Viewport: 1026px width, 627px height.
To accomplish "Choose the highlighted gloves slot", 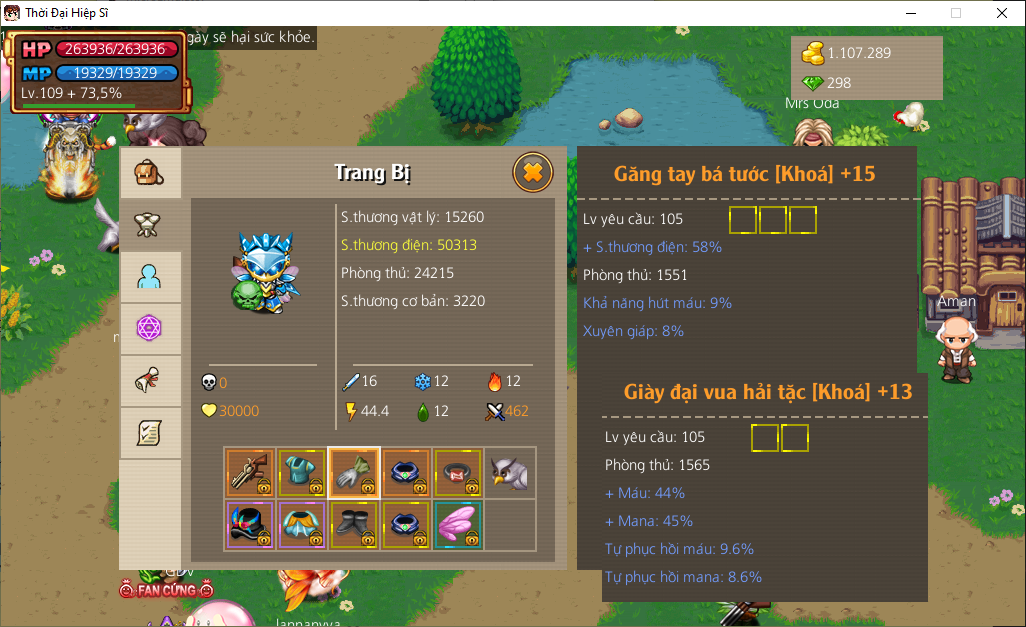I will click(x=354, y=472).
